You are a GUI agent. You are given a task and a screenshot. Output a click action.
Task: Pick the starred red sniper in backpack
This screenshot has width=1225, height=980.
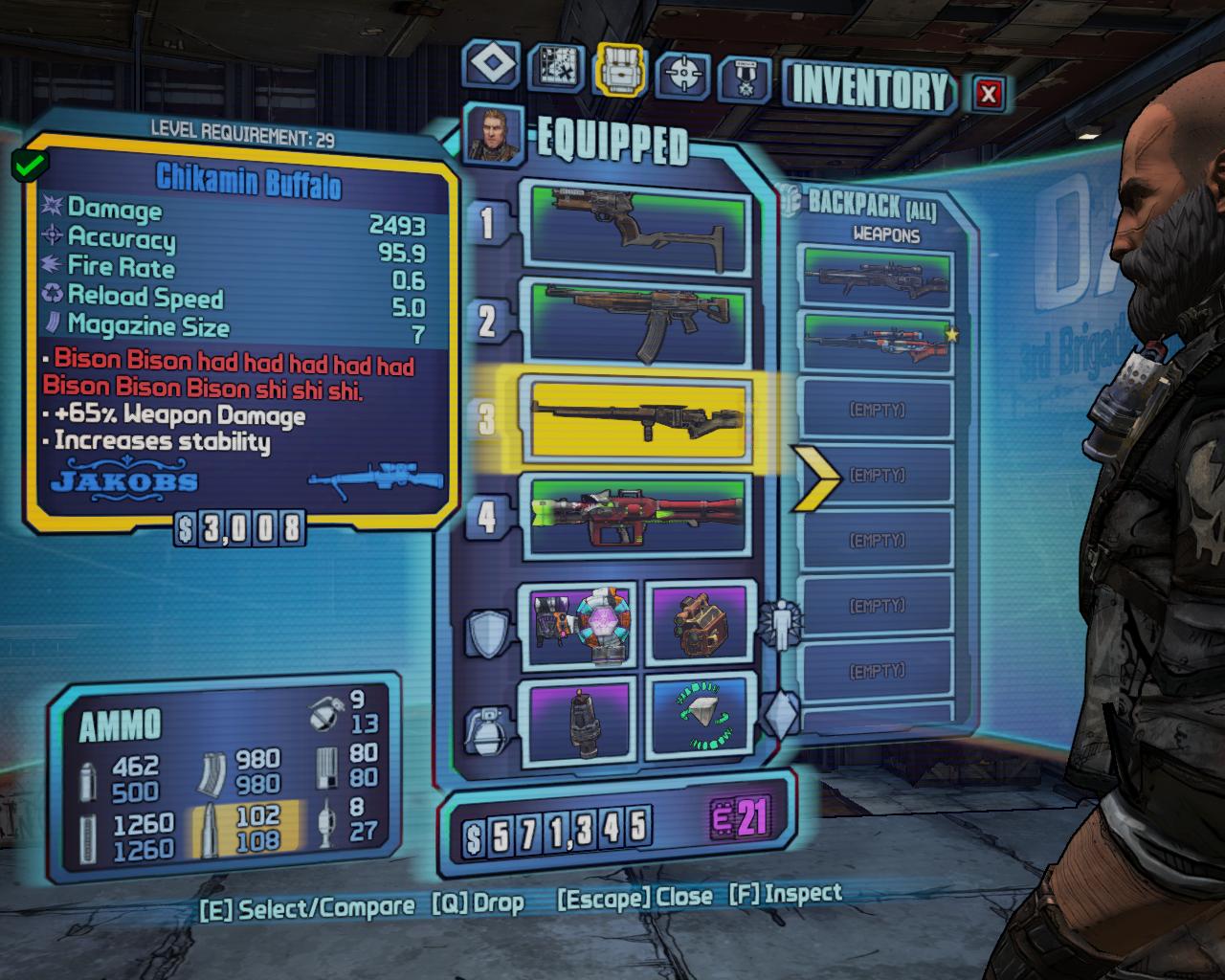pyautogui.click(x=878, y=344)
